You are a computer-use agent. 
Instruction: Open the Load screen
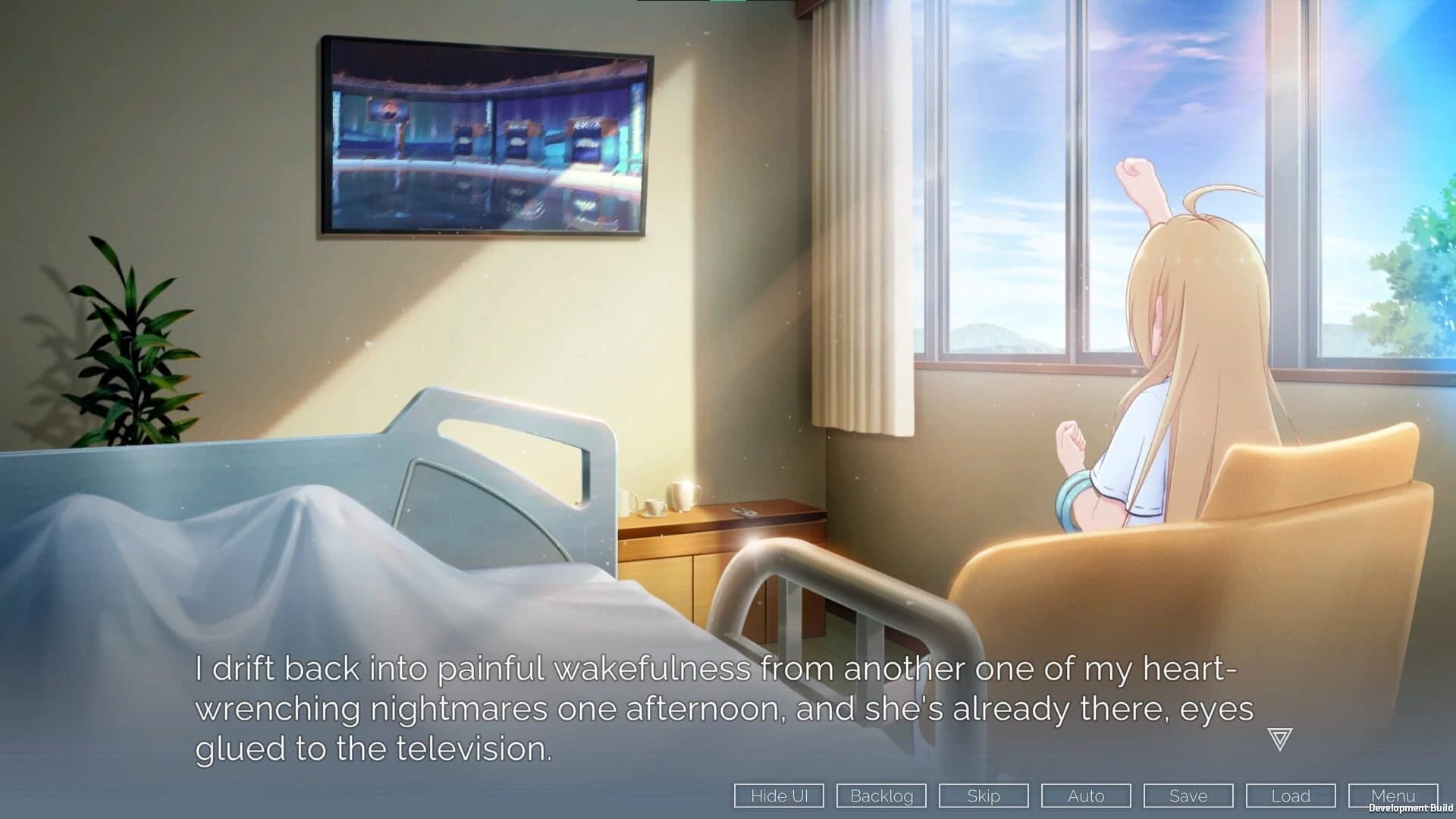1290,795
